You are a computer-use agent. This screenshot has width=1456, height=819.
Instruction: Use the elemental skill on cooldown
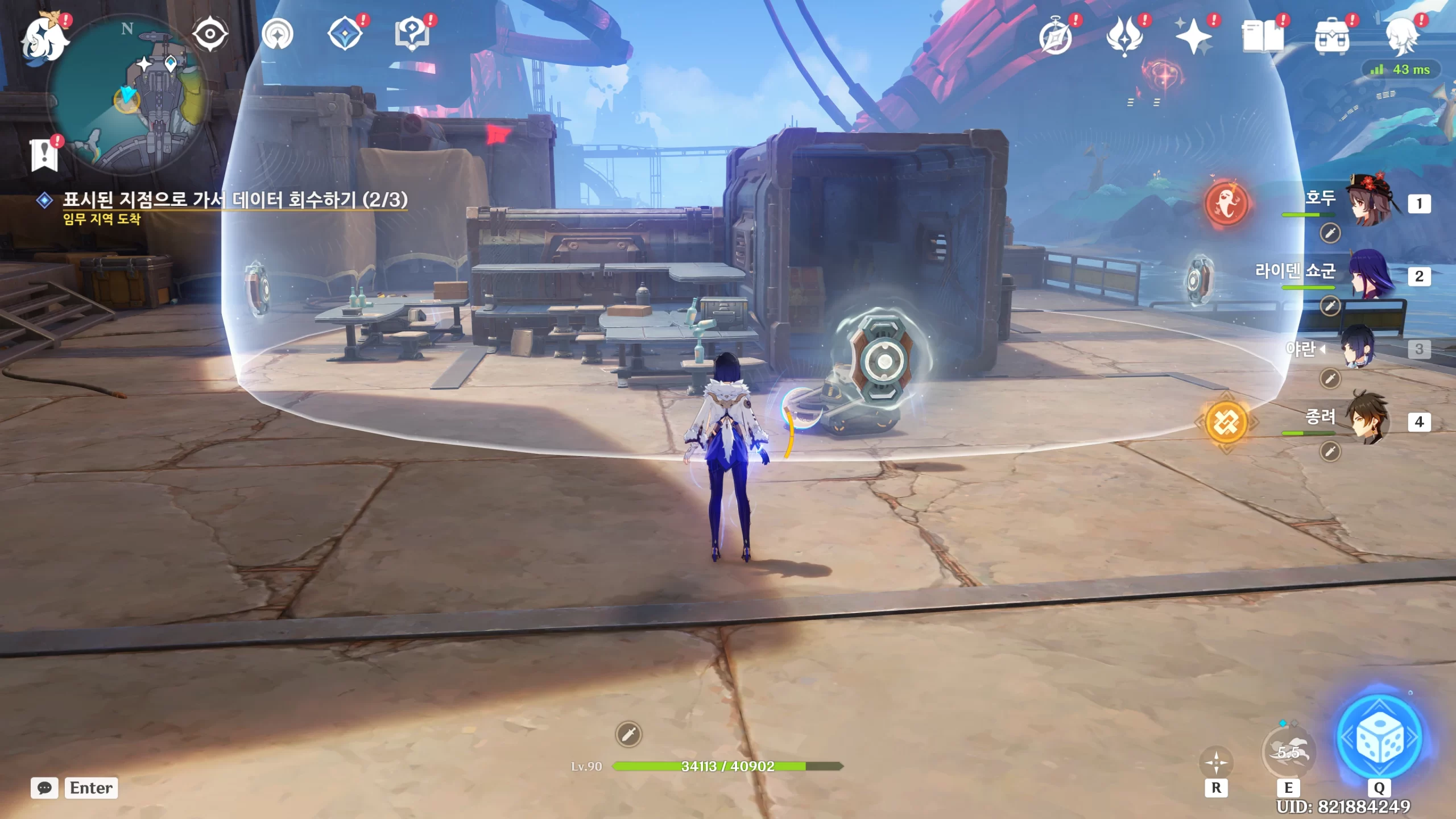pos(1288,753)
